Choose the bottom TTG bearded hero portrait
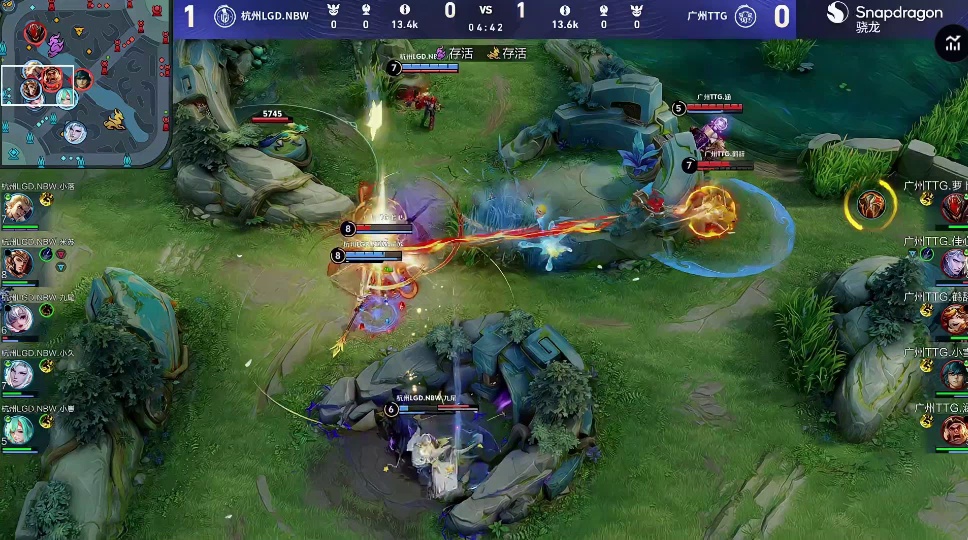 pos(953,430)
